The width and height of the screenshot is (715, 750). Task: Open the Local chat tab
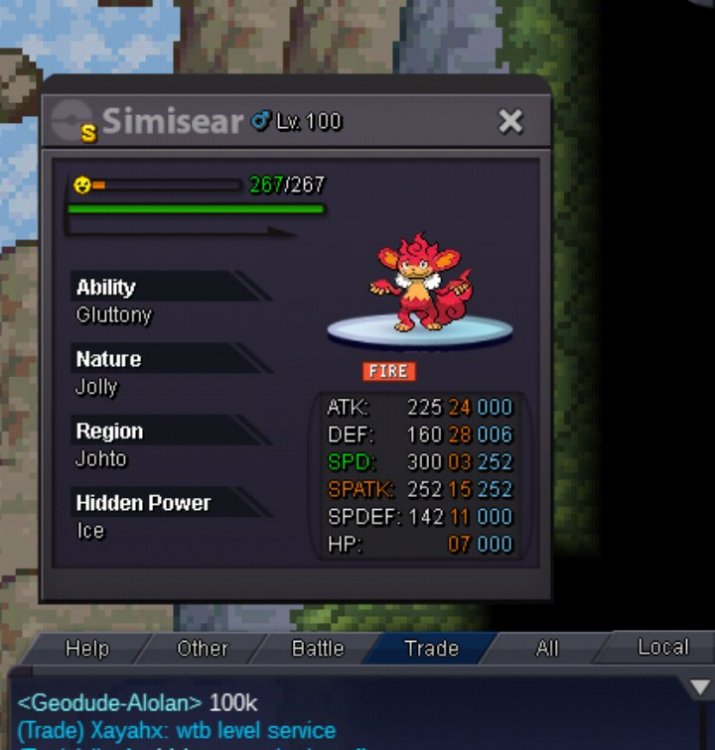pos(663,647)
